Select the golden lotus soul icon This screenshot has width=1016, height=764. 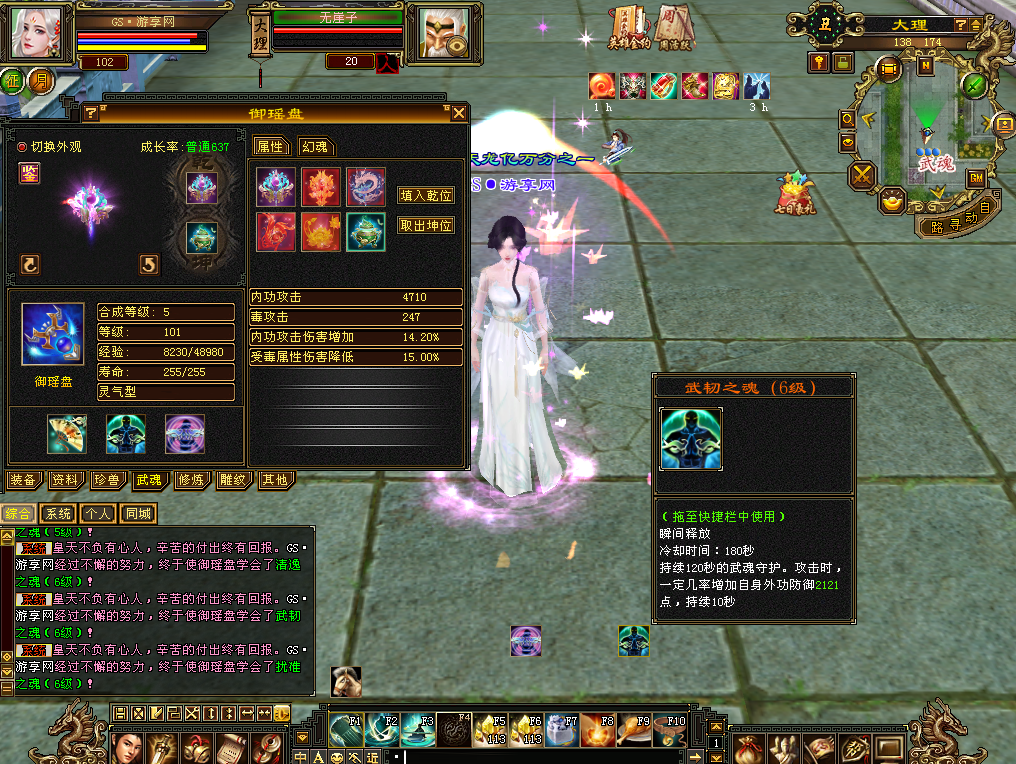(x=321, y=232)
